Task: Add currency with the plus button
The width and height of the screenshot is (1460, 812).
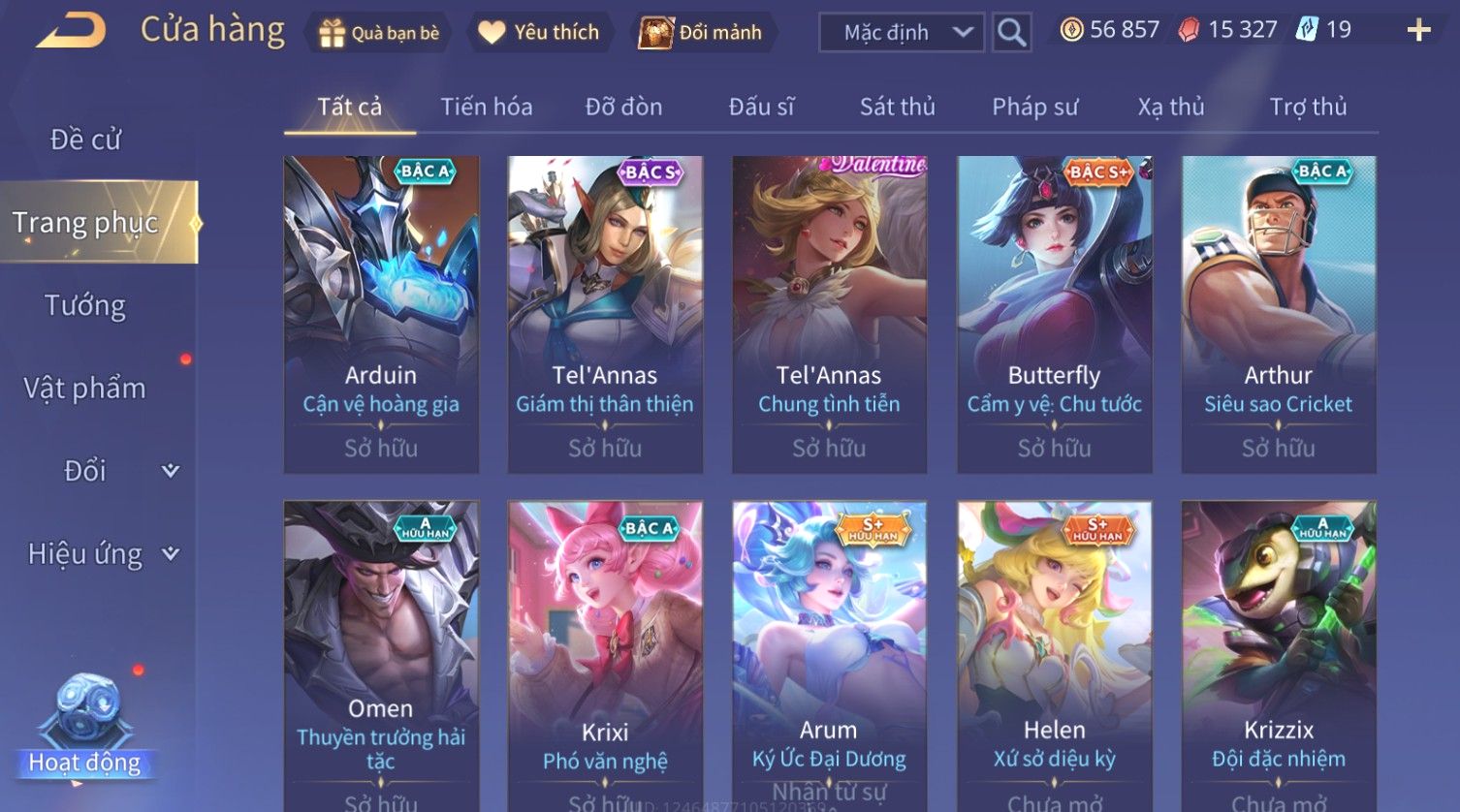Action: [x=1418, y=31]
